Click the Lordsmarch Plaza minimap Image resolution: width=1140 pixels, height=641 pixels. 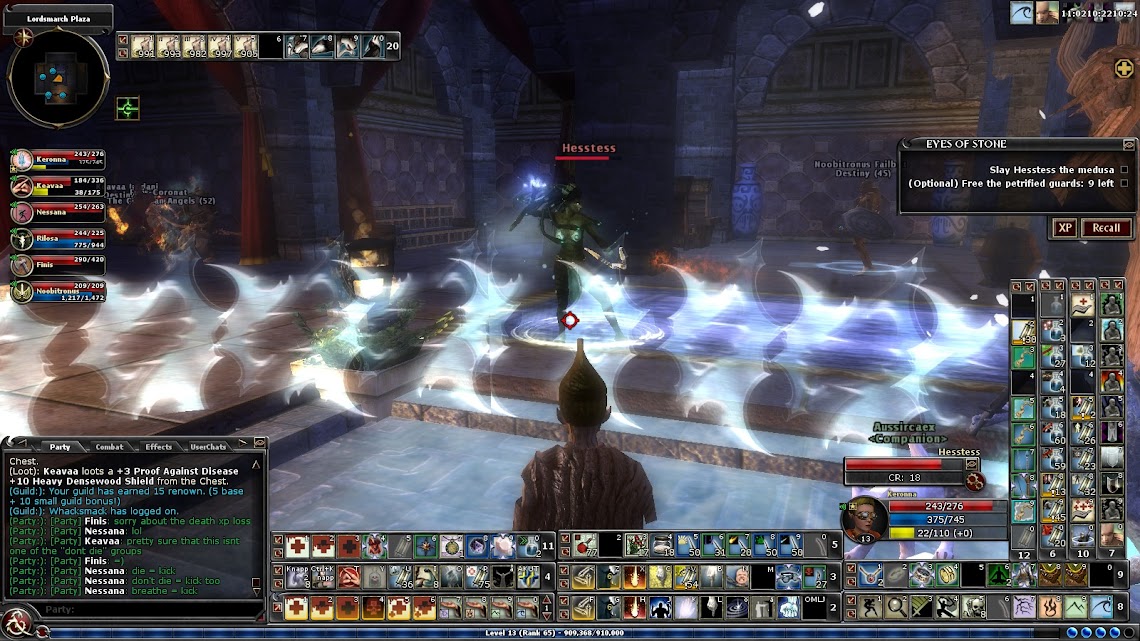(57, 80)
